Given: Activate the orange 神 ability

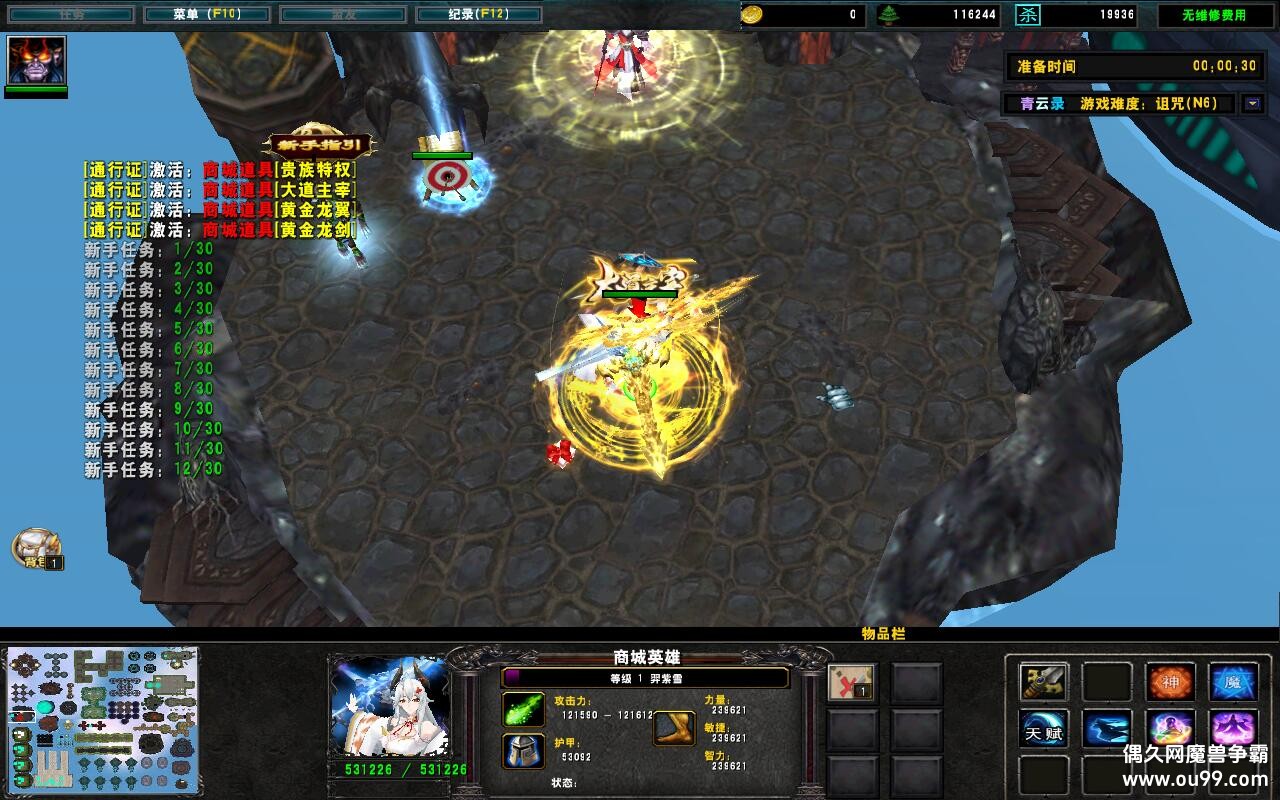Looking at the screenshot, I should coord(1170,682).
